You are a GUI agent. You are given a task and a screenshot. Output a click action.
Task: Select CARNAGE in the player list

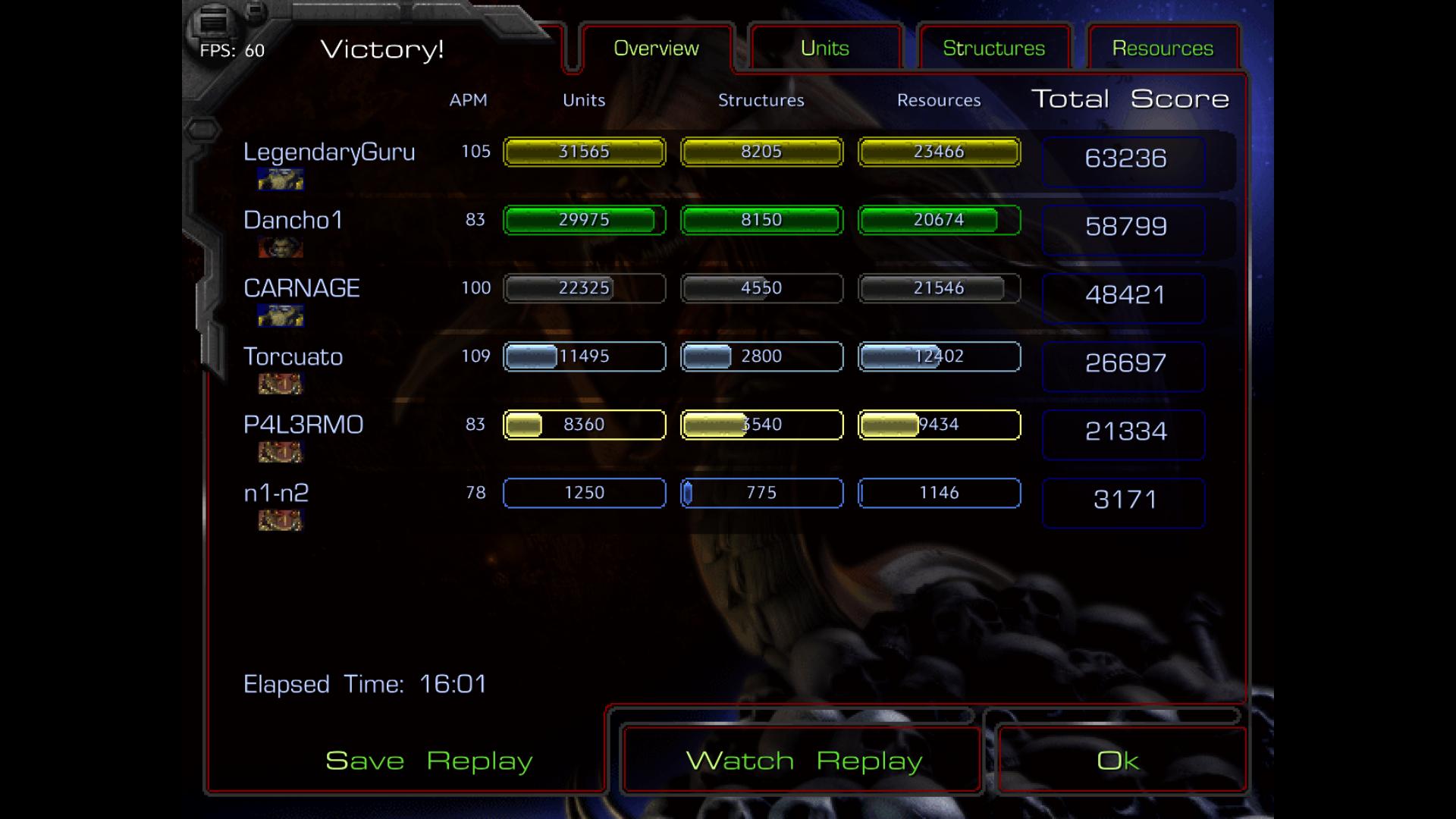click(302, 289)
